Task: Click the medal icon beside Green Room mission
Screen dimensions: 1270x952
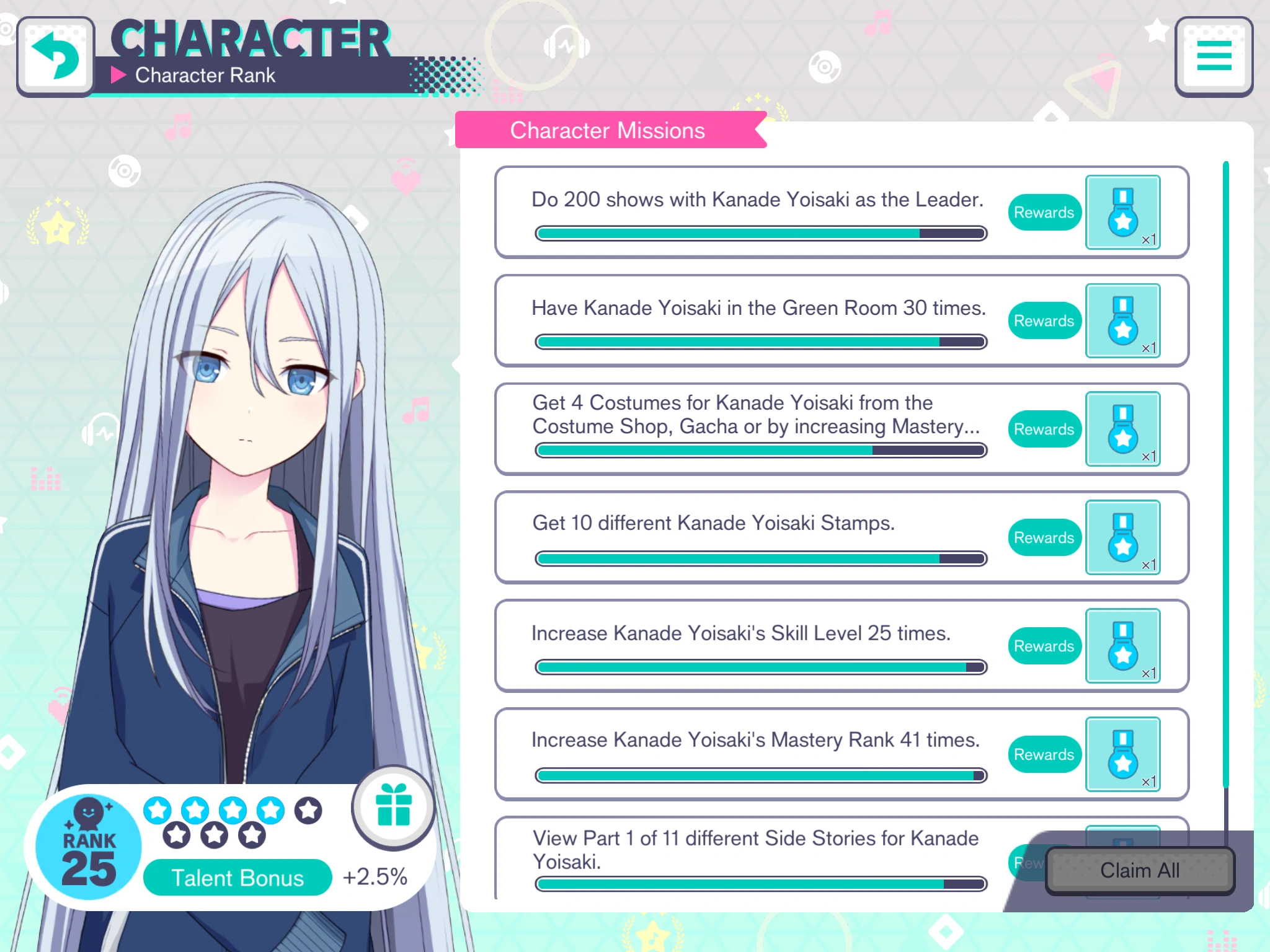Action: [1122, 320]
